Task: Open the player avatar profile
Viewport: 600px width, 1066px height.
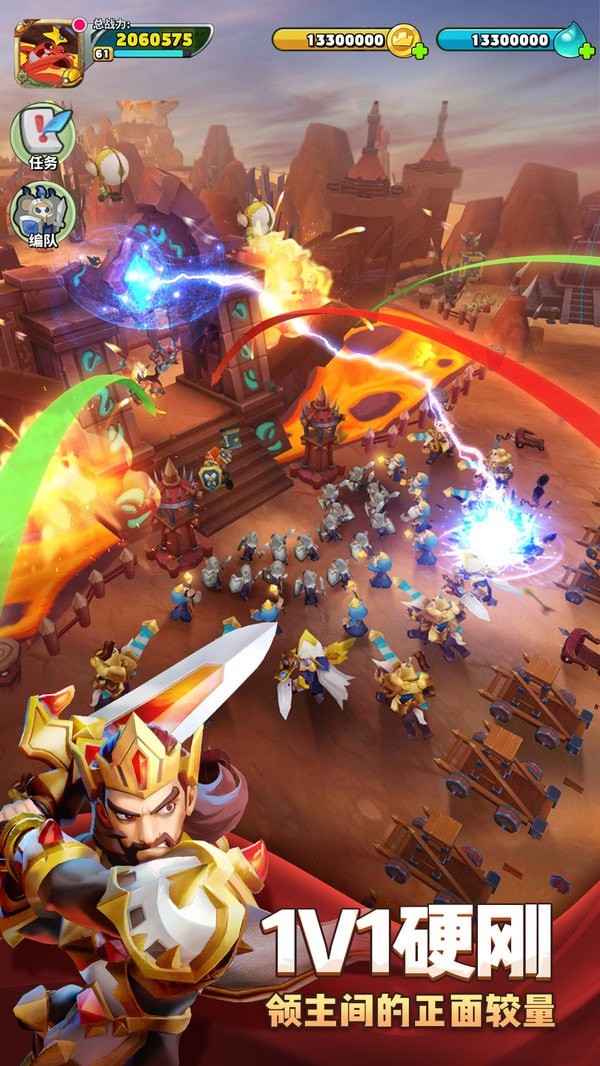Action: [x=48, y=52]
